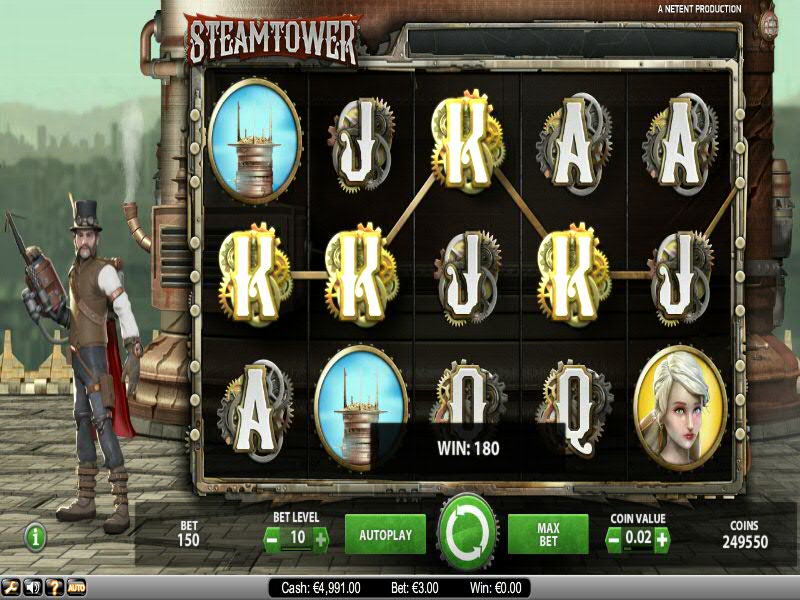Raise the coin value with plus
This screenshot has width=800, height=600.
click(661, 540)
